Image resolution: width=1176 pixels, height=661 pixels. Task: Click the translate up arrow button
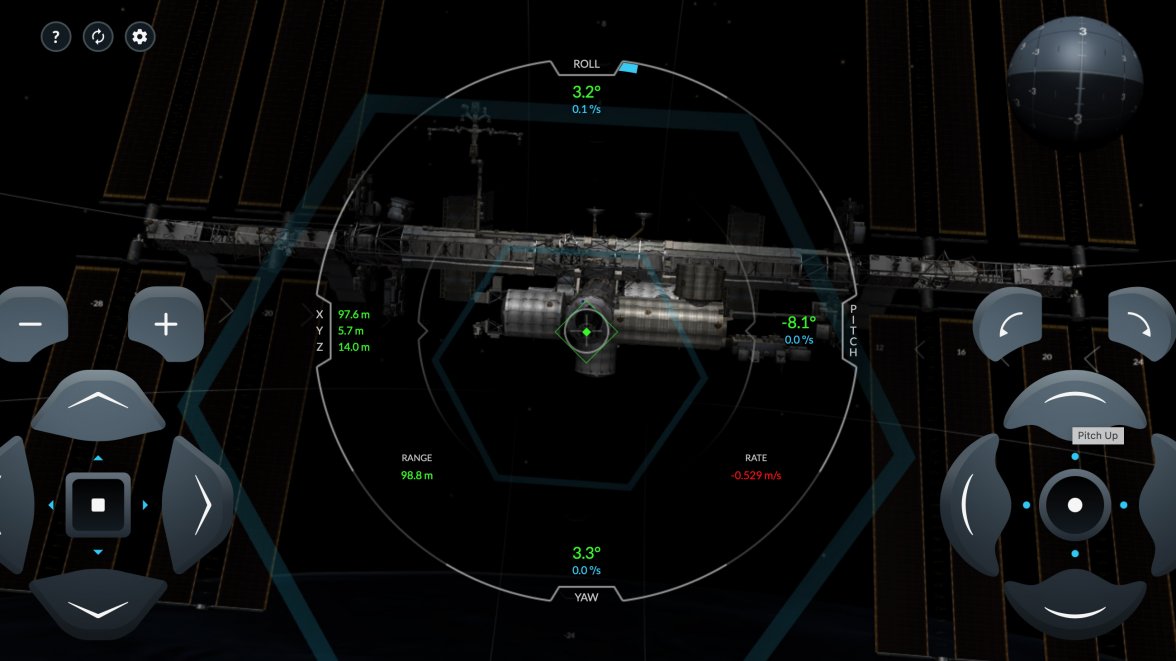(x=97, y=402)
